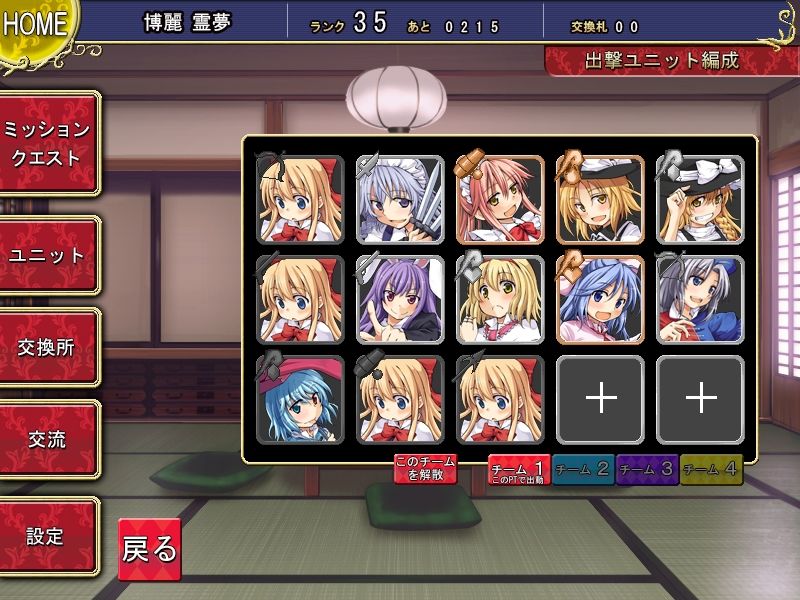Pick the grinning blonde witch with raised hat
This screenshot has height=600, width=800.
[x=700, y=199]
